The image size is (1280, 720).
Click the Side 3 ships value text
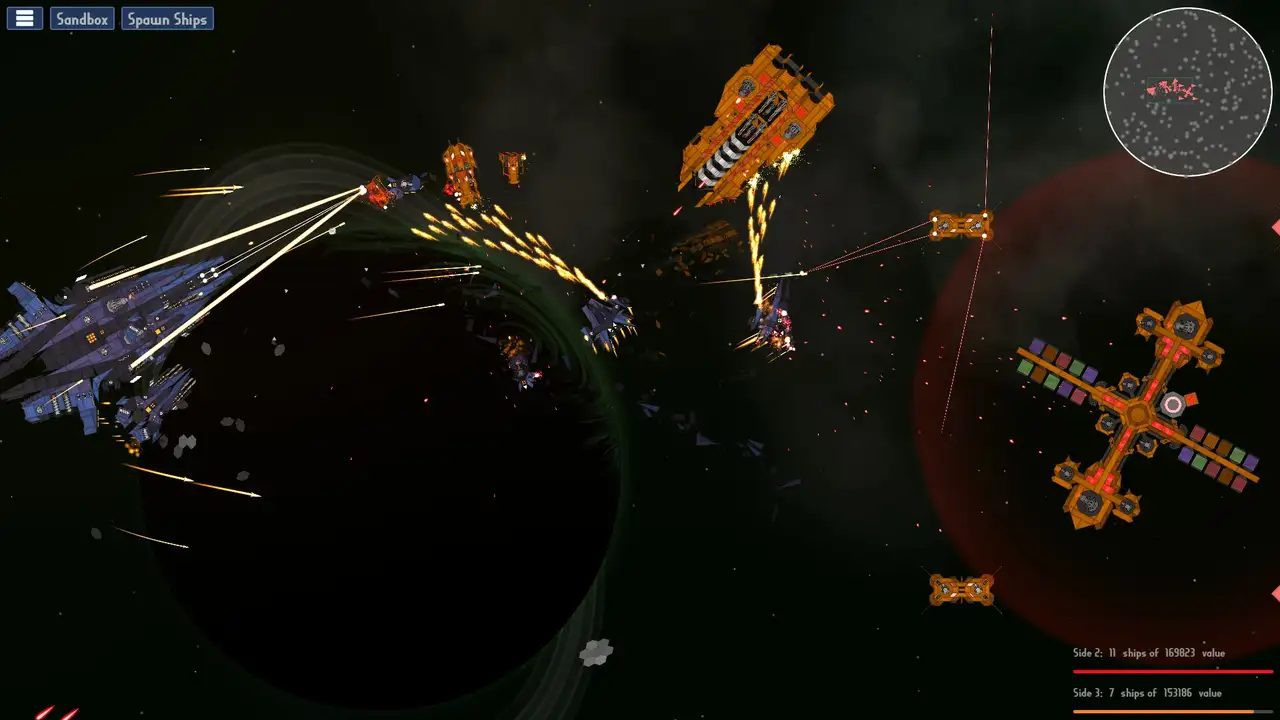pos(1146,692)
